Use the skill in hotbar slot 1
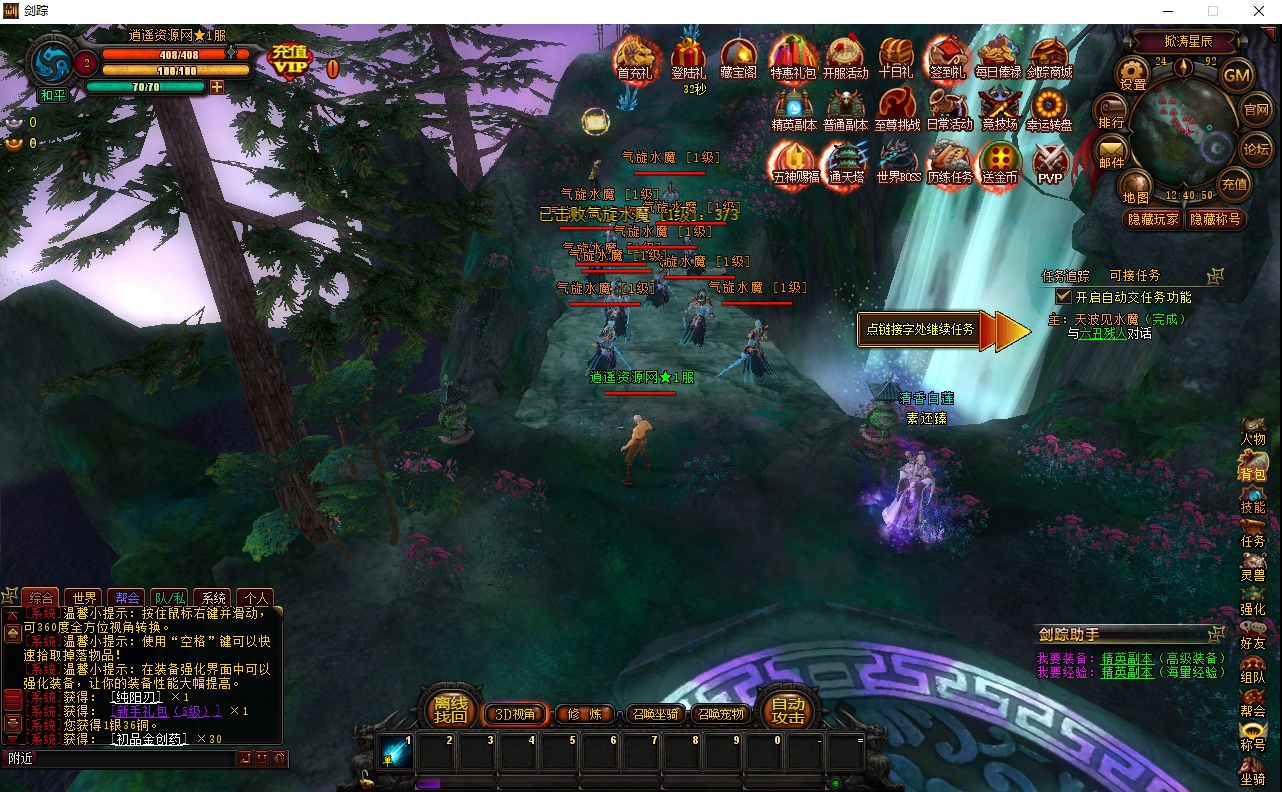This screenshot has width=1282, height=792. click(396, 752)
